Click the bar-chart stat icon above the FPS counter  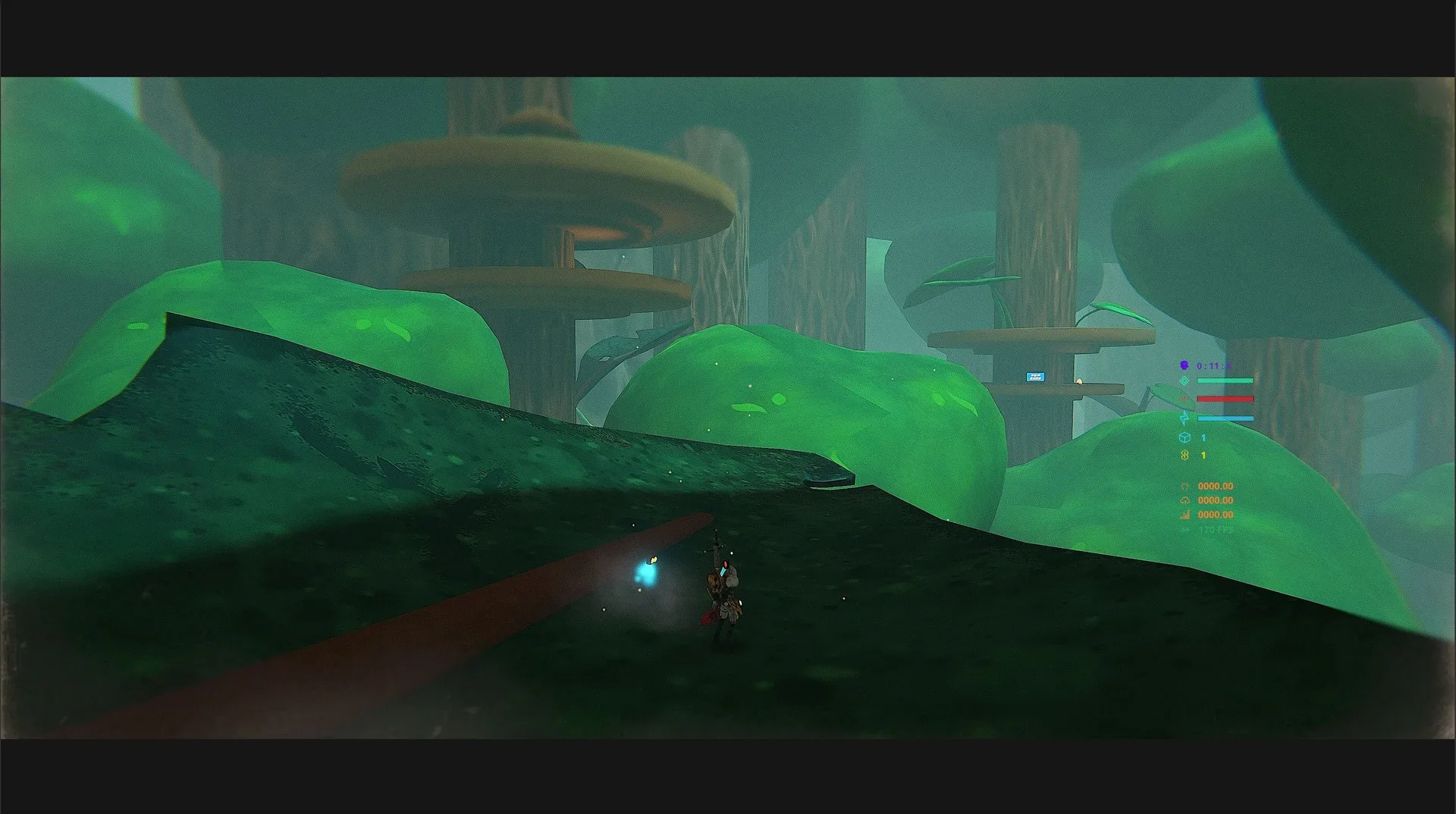pos(1185,515)
